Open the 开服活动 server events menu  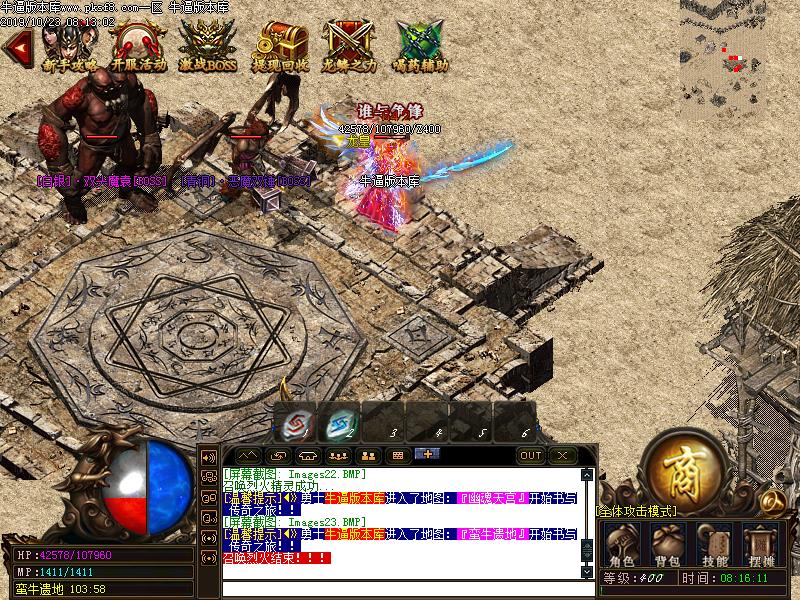pyautogui.click(x=138, y=44)
